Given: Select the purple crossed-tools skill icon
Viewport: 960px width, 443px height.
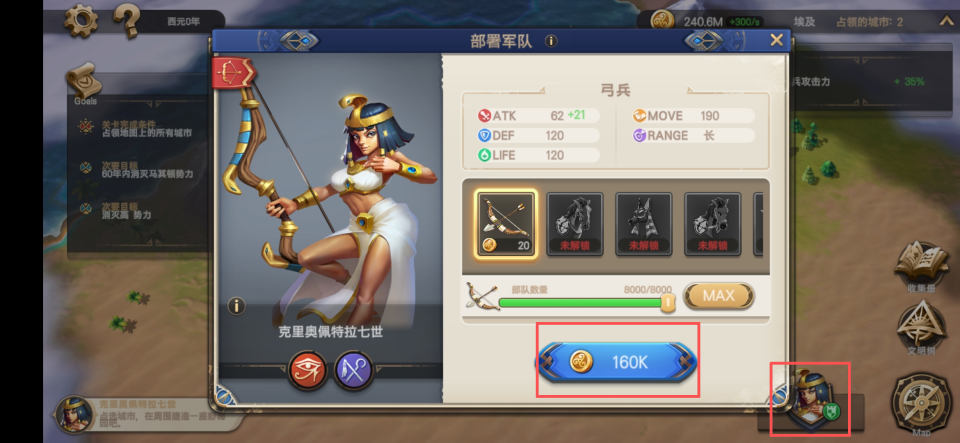Looking at the screenshot, I should click(x=353, y=370).
